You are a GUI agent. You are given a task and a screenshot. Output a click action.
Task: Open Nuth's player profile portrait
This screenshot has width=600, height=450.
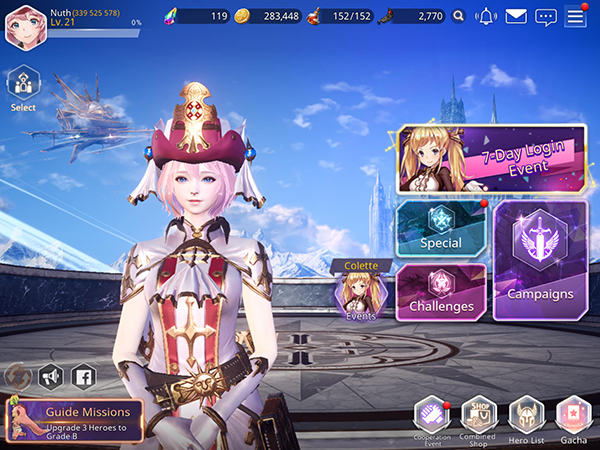pyautogui.click(x=24, y=26)
